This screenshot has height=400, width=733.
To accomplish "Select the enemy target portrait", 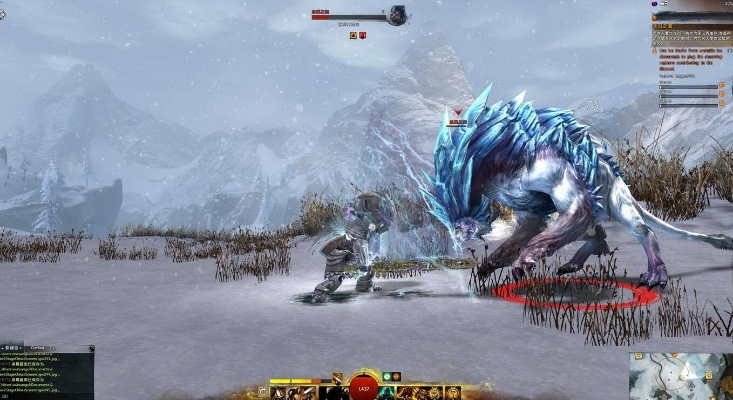I will pyautogui.click(x=397, y=15).
